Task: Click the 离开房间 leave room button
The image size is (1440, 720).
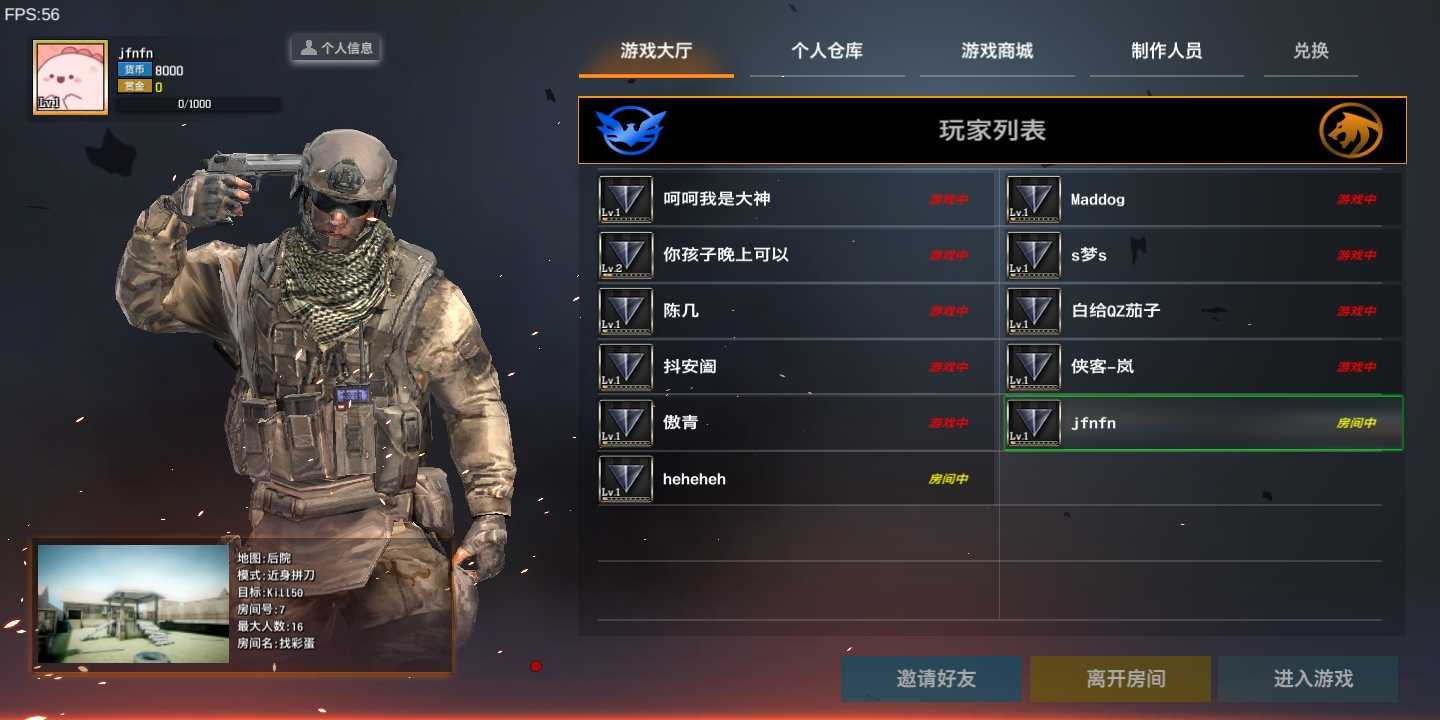Action: pos(1118,678)
